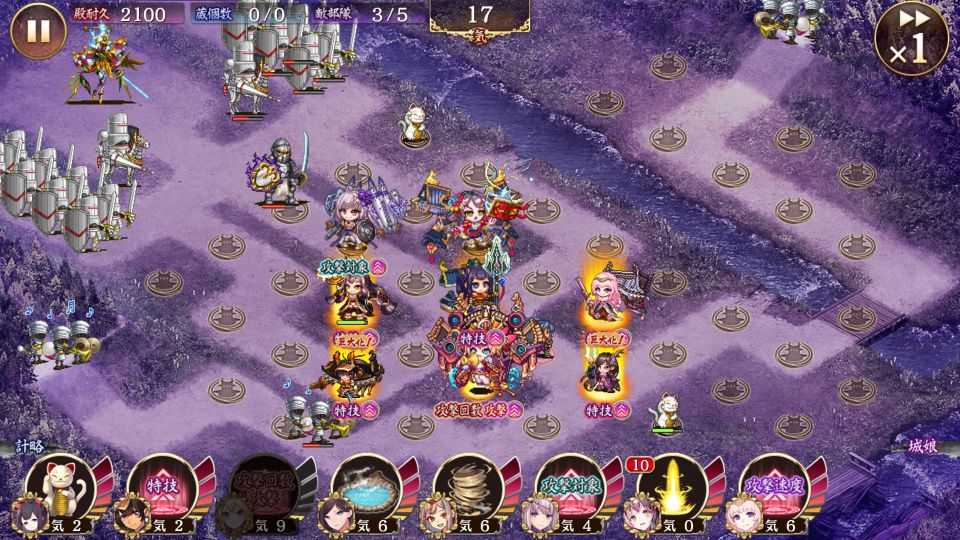Open the 計略 stratagem panel label
This screenshot has height=540, width=960.
[x=31, y=446]
